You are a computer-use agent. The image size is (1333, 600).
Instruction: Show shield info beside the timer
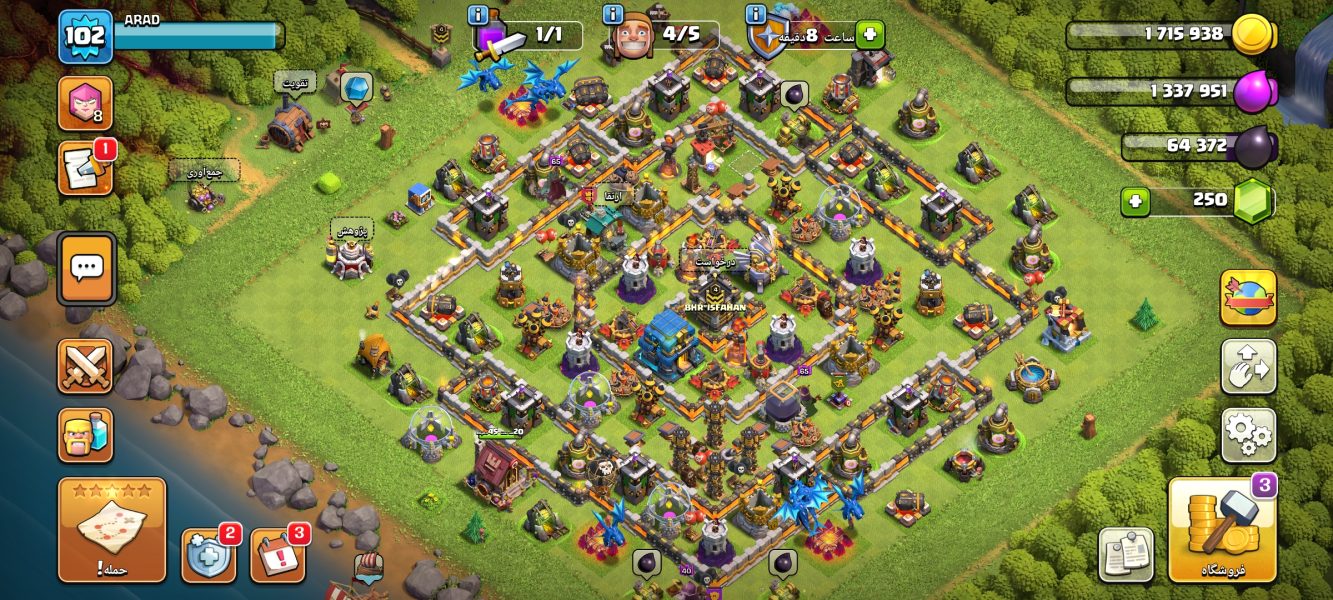click(757, 15)
